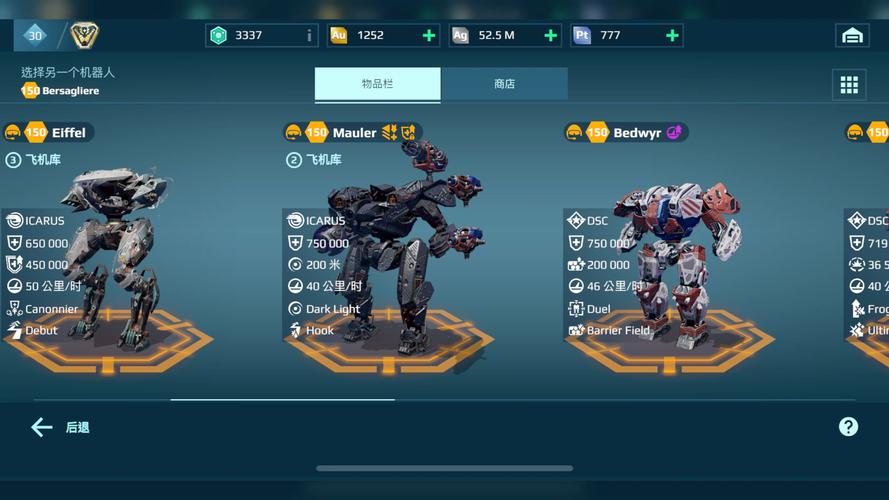Add more Ag silver currency
Viewport: 889px width, 500px height.
(551, 36)
